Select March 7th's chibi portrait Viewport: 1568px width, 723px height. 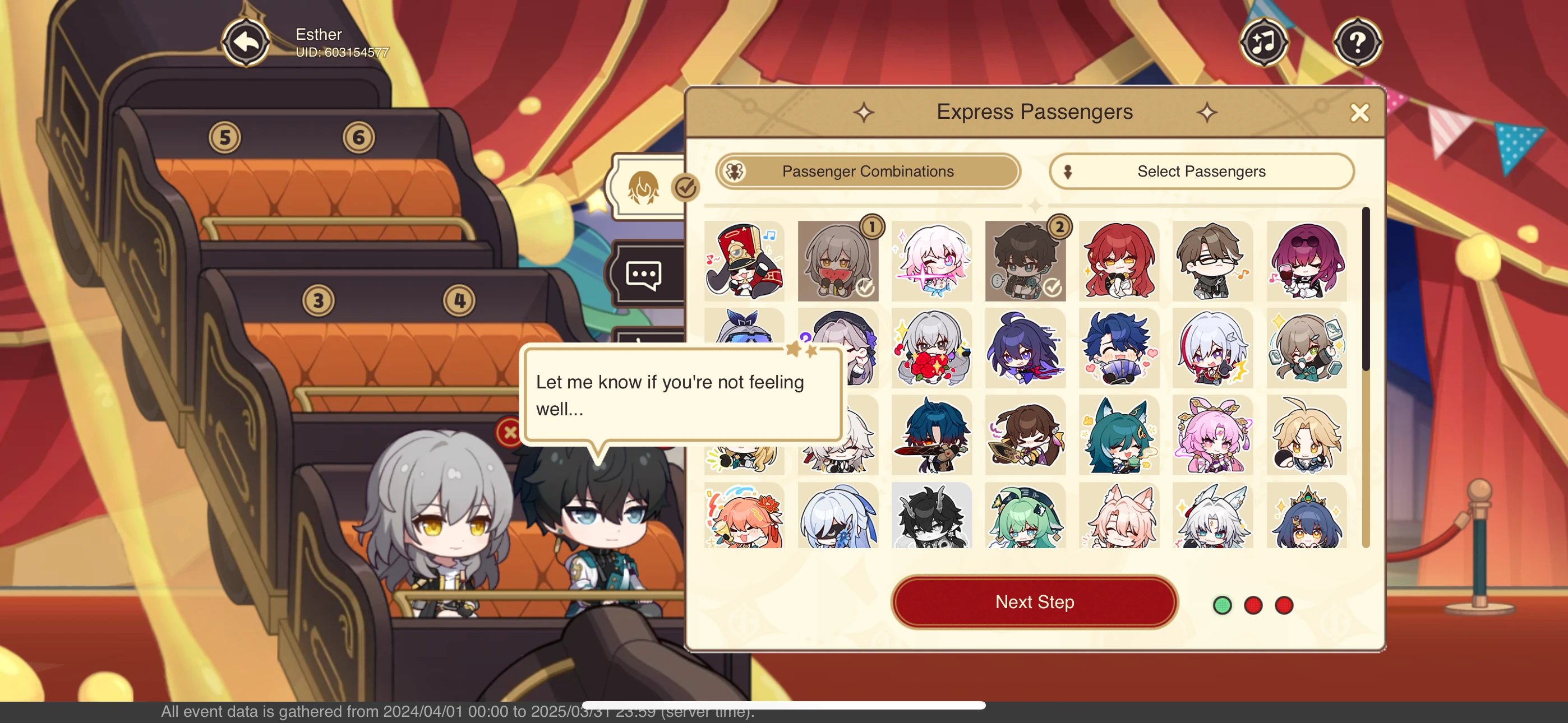pos(931,262)
